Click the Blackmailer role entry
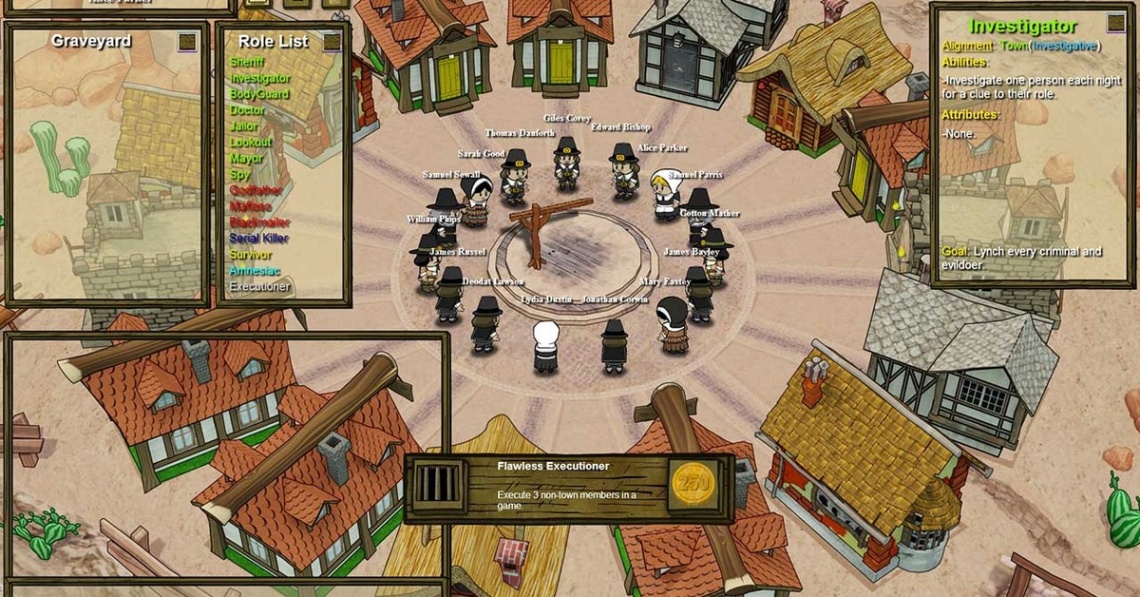The image size is (1140, 597). point(260,222)
